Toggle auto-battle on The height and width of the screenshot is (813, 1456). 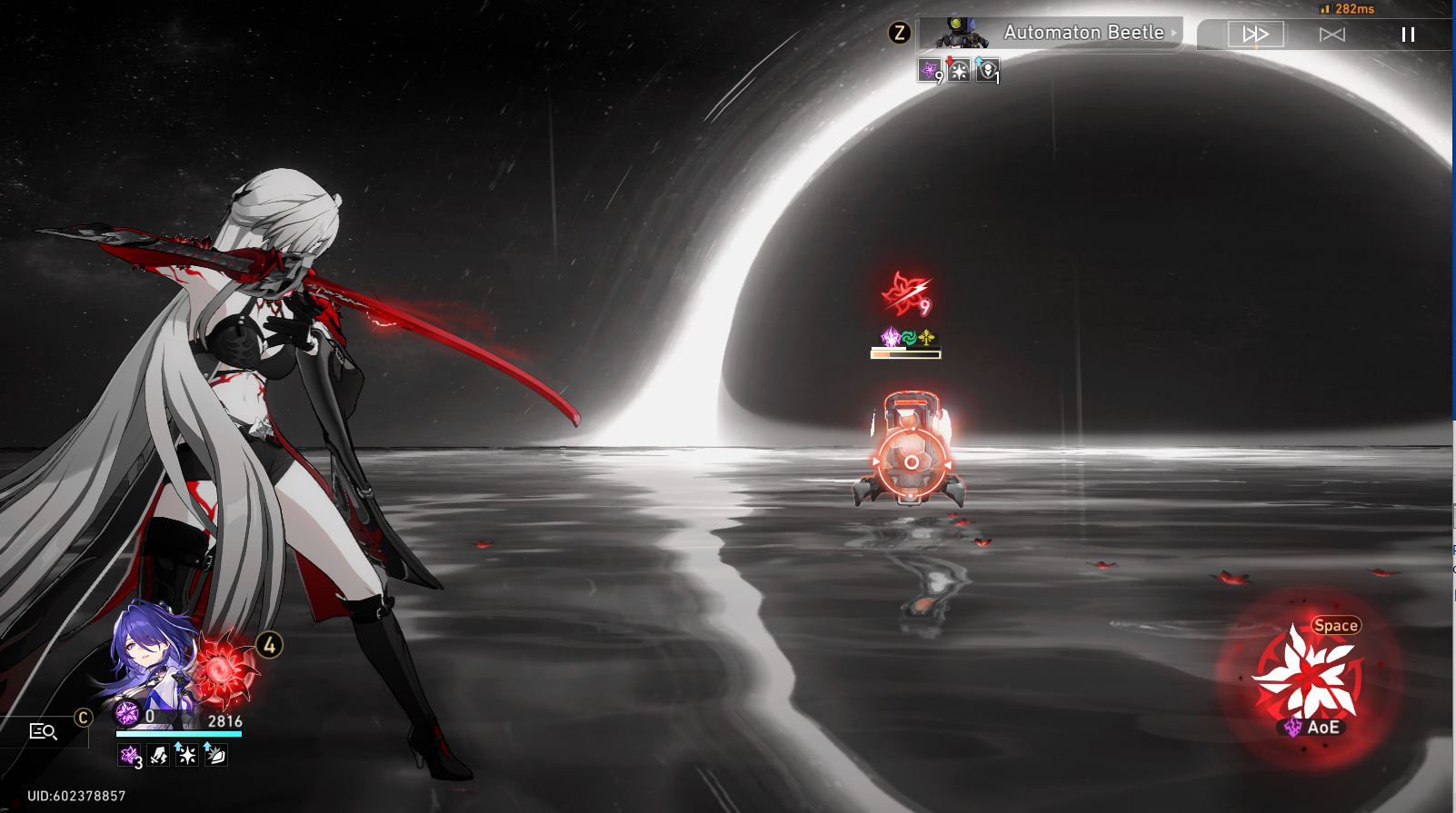tap(1331, 35)
